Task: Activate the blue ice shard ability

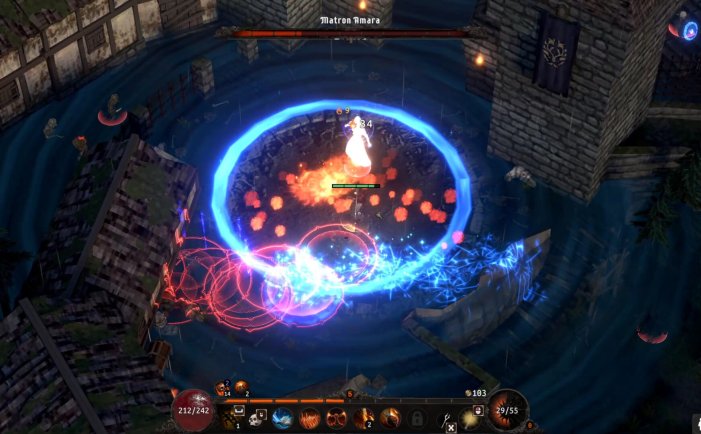Action: [x=283, y=416]
